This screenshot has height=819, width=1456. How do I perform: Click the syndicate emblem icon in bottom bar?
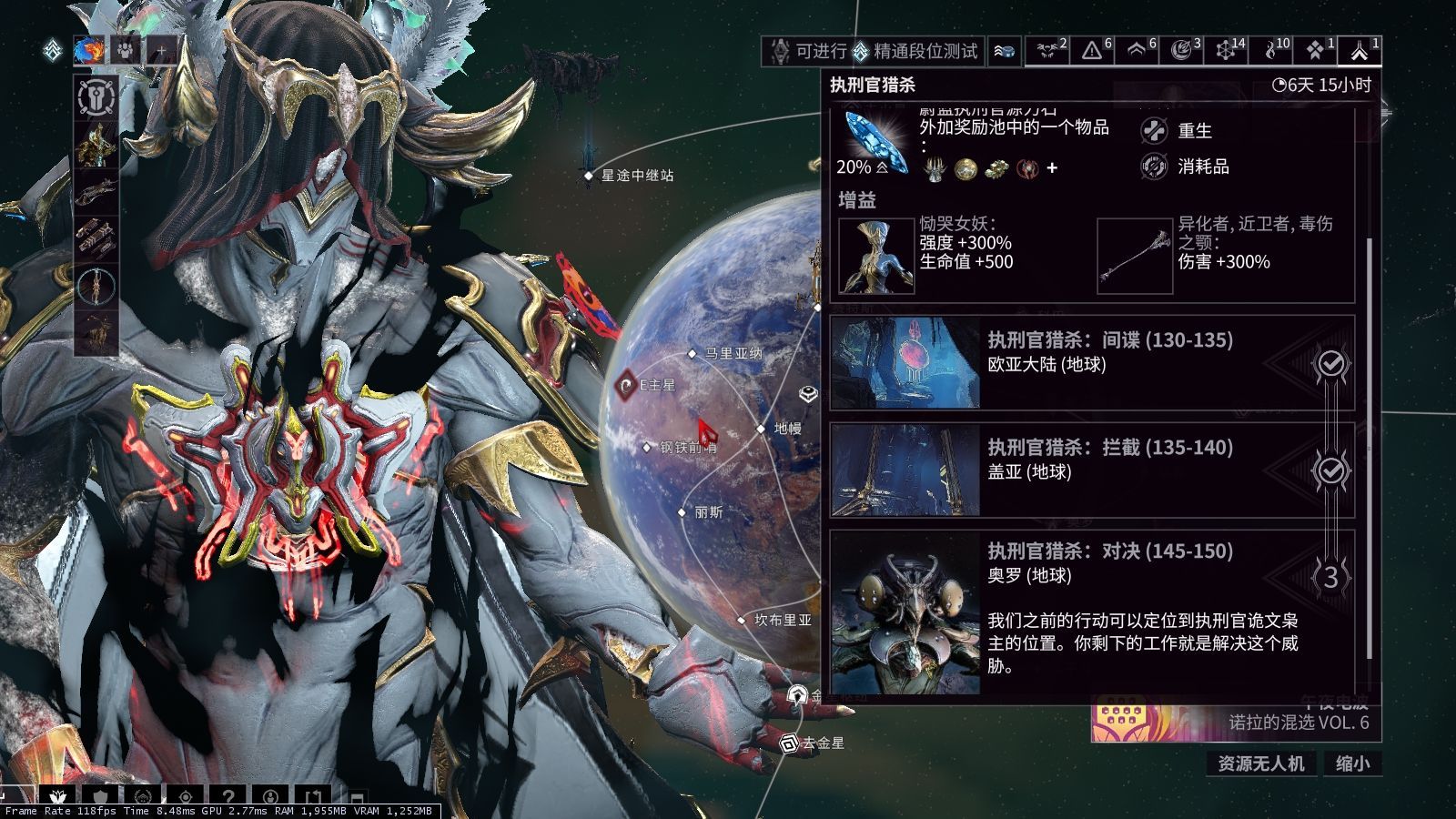coord(143,795)
